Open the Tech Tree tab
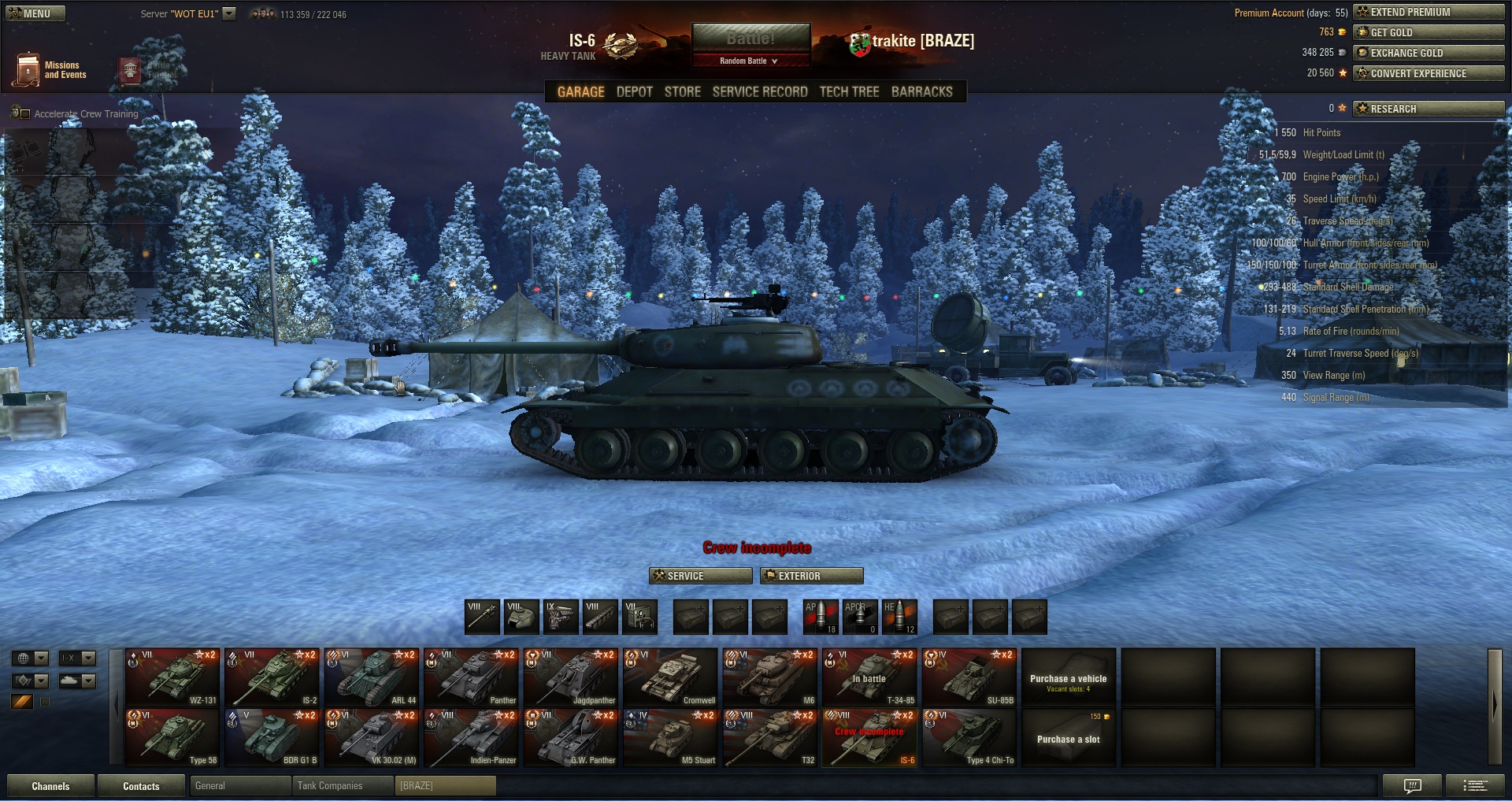This screenshot has height=801, width=1512. (x=849, y=92)
